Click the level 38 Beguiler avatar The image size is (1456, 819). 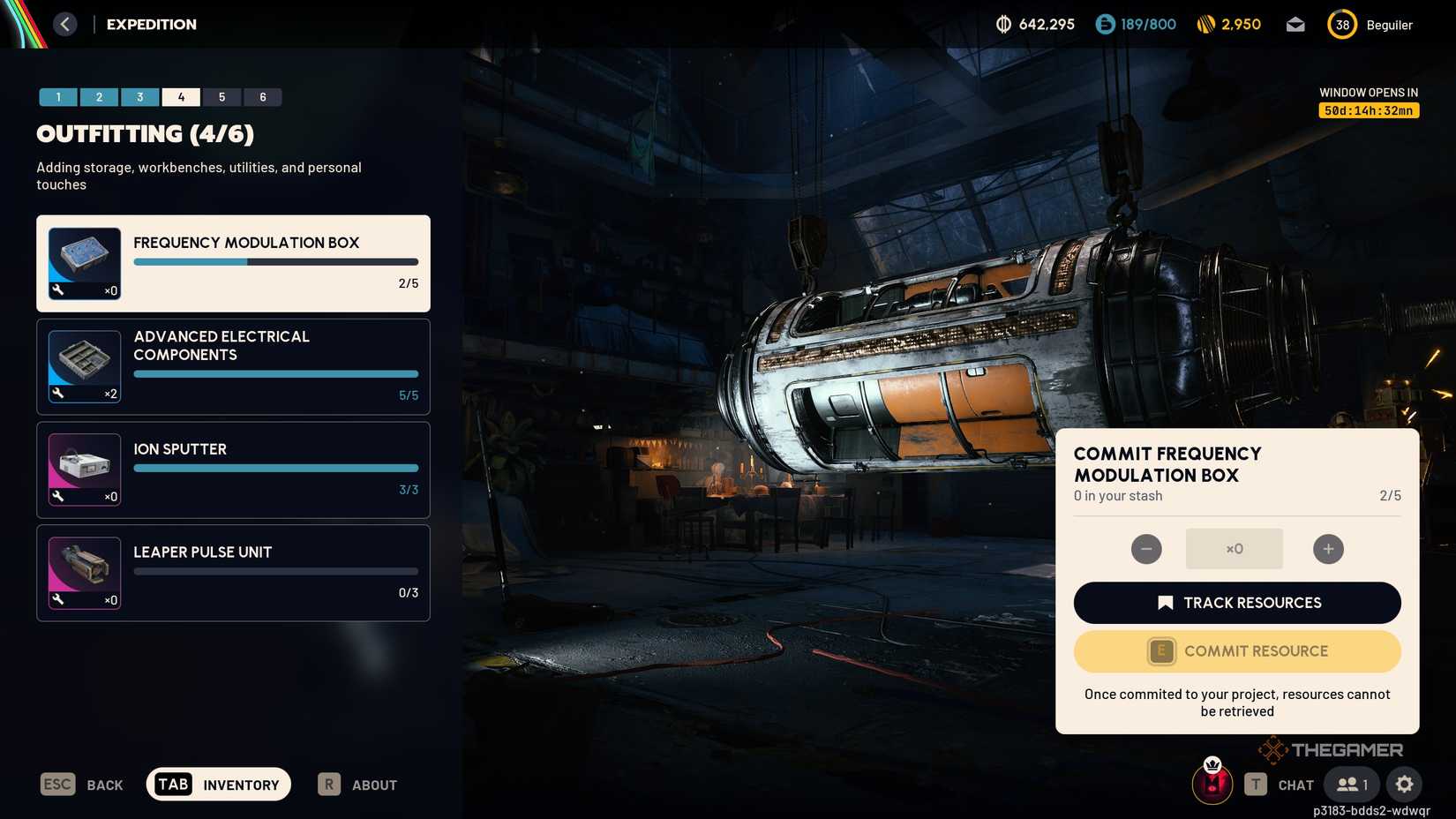(x=1341, y=25)
